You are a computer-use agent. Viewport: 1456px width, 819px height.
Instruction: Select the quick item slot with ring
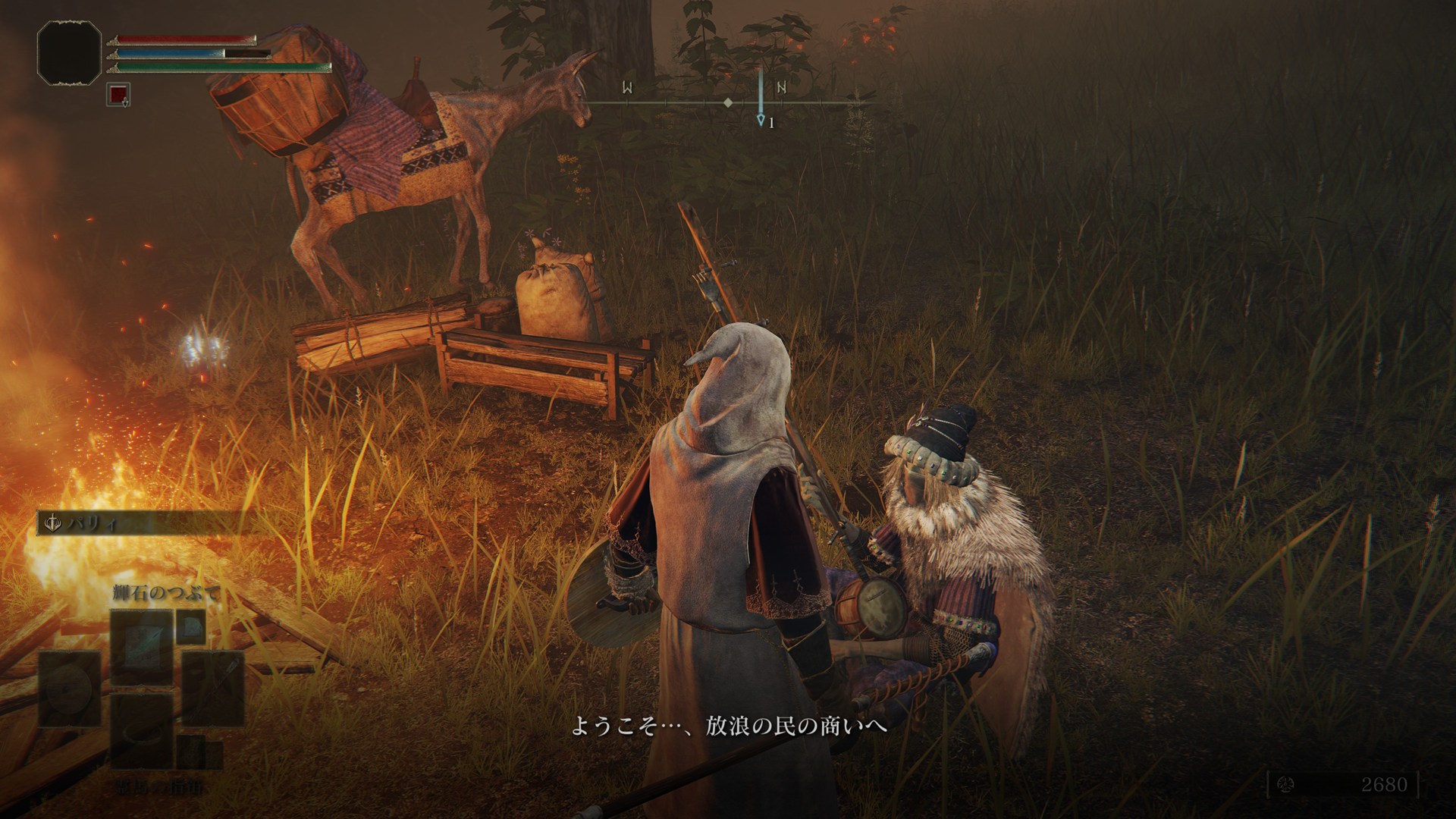(x=143, y=730)
